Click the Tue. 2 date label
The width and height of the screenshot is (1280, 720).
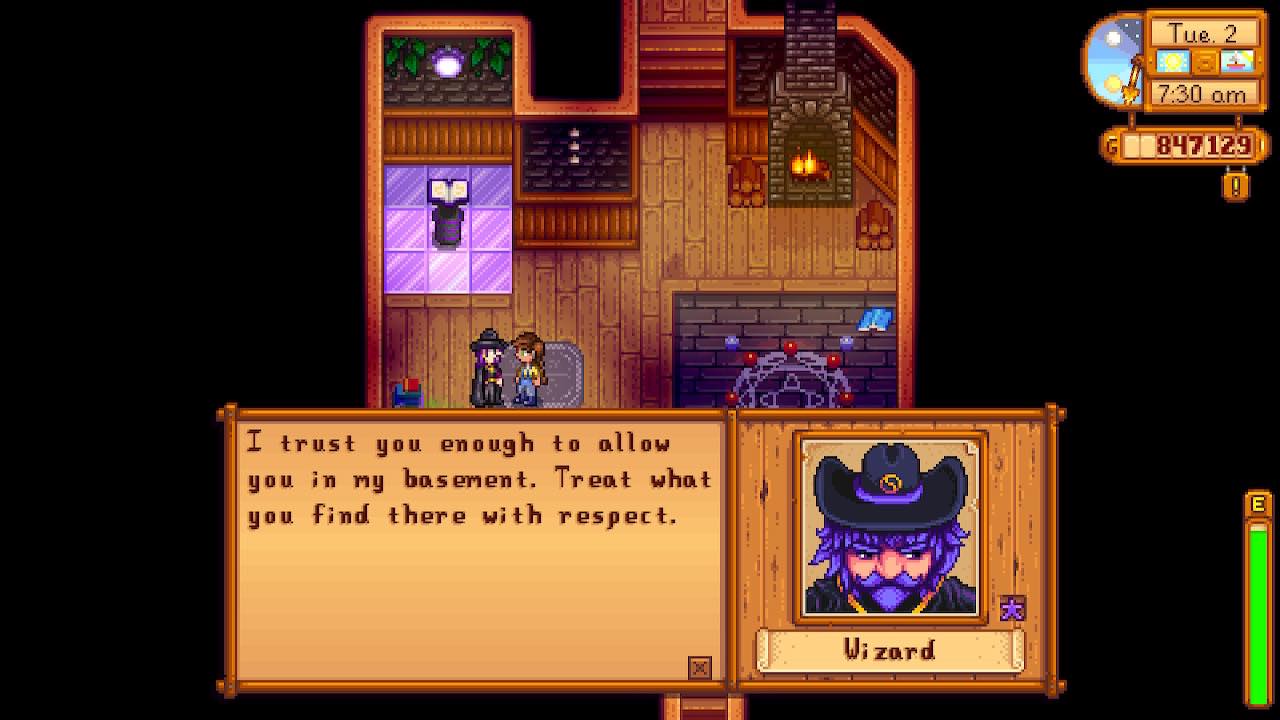point(1204,31)
